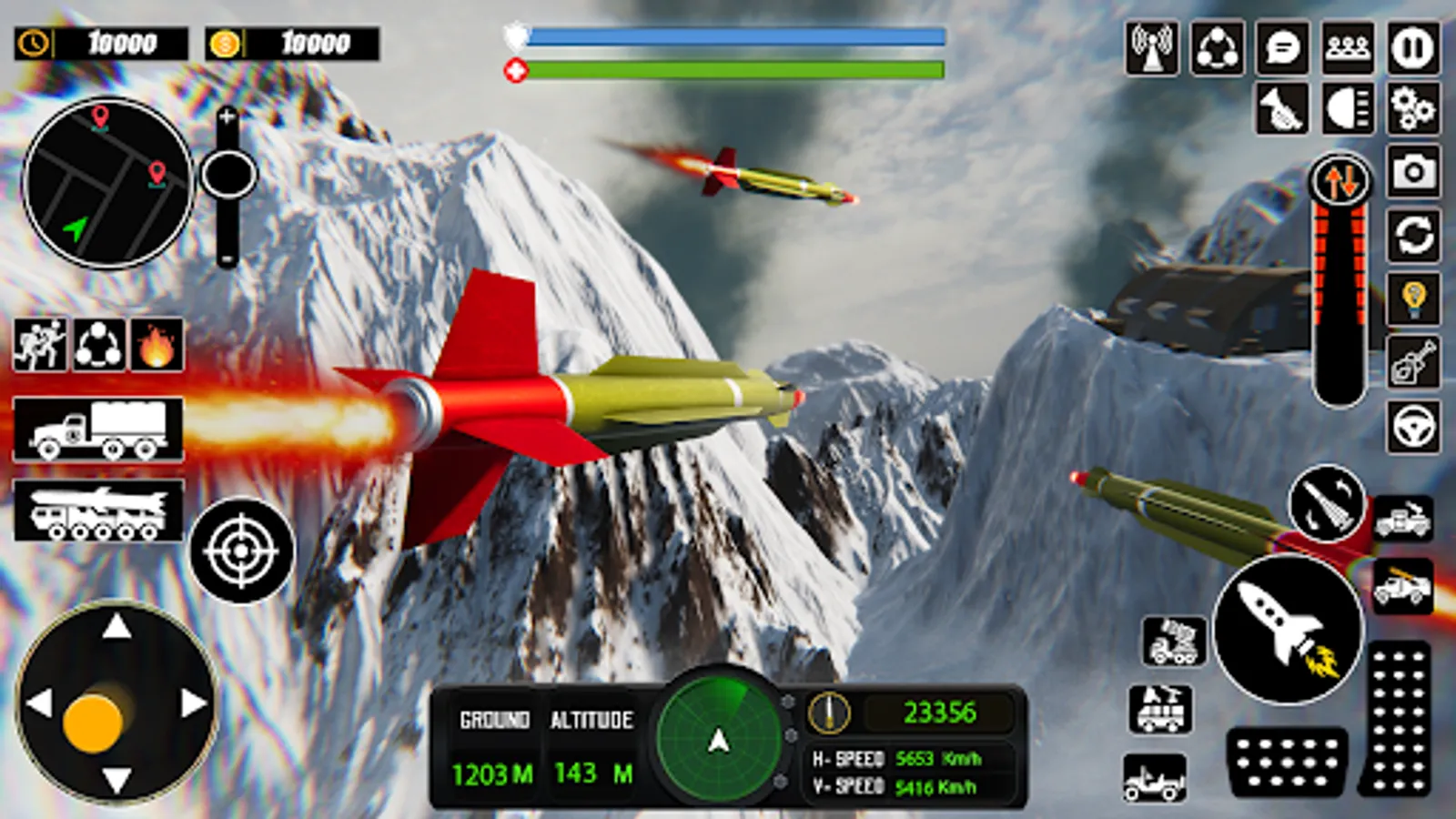Click the circular refresh arrows button

[x=1412, y=236]
